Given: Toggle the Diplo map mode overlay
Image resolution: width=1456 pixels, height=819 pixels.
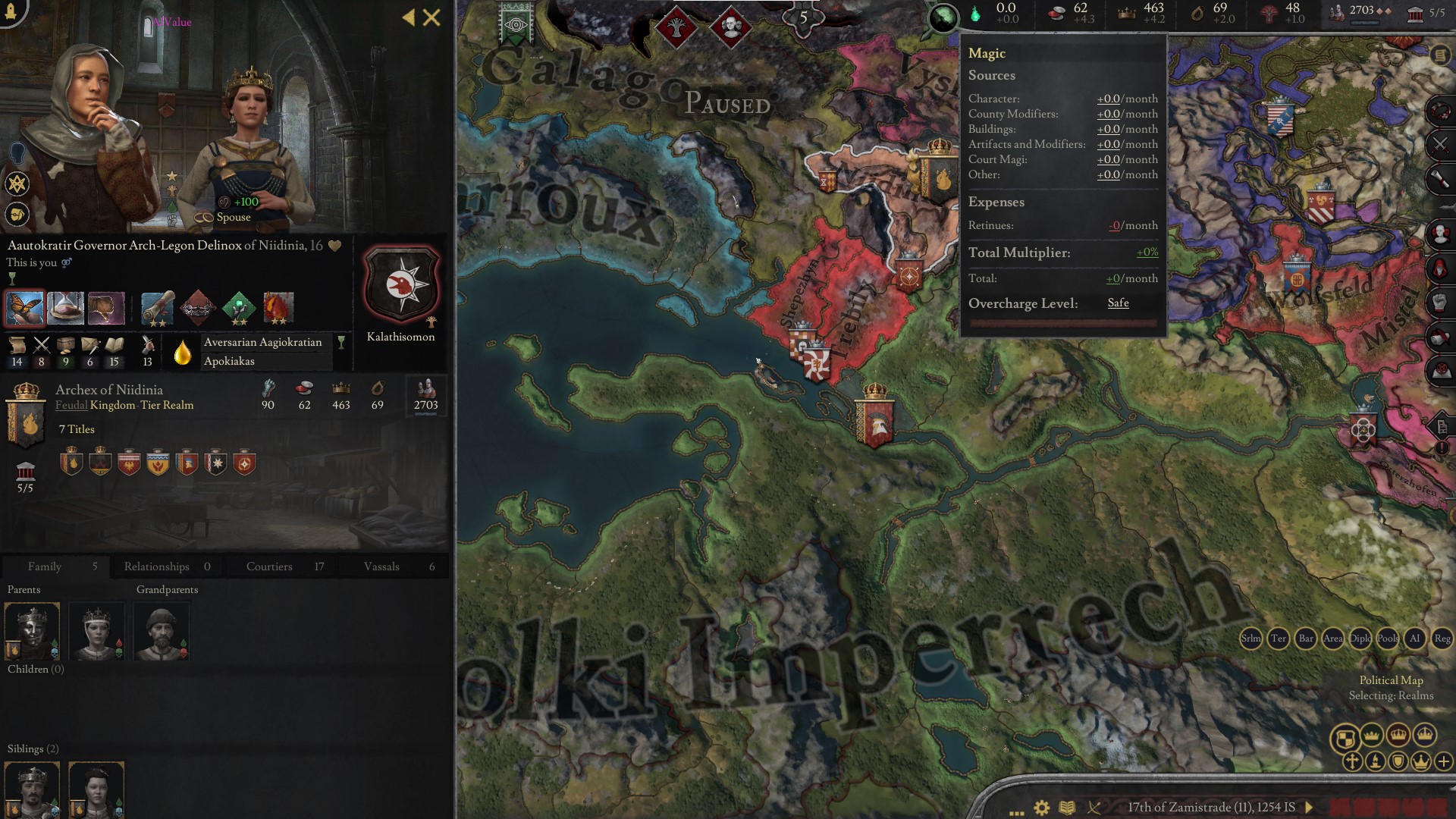Looking at the screenshot, I should pos(1362,639).
